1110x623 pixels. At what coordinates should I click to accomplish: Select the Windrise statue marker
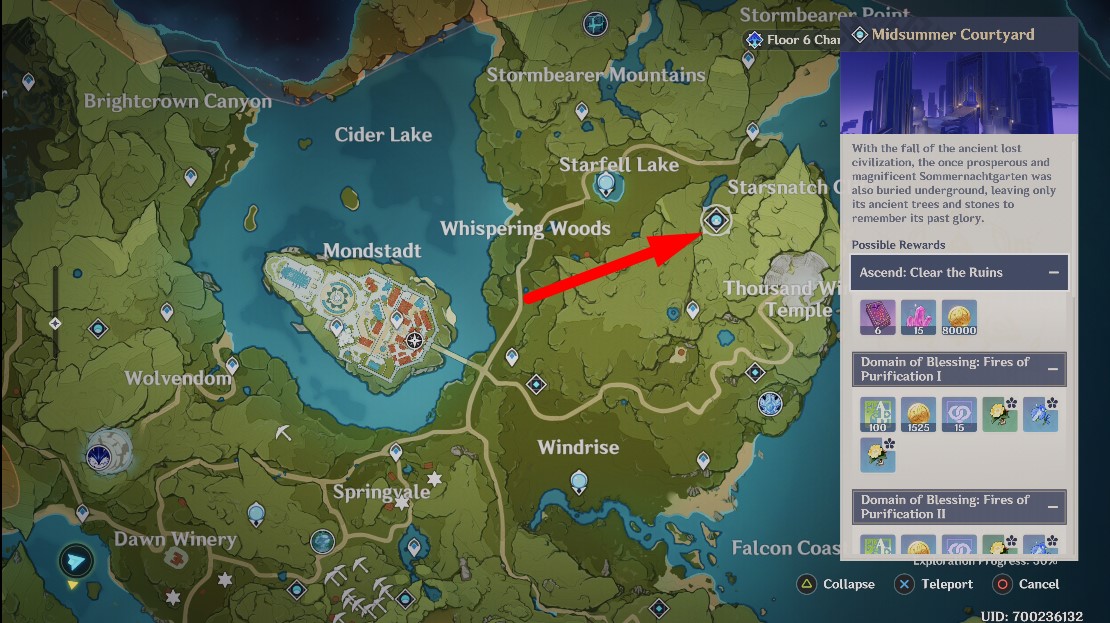[579, 483]
